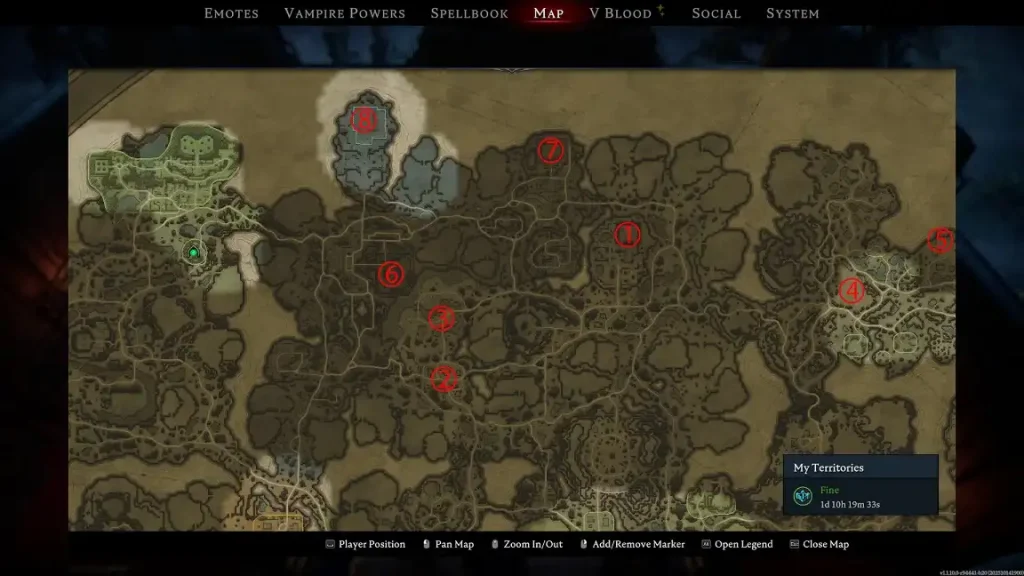Select map marker number 7
Viewport: 1024px width, 576px height.
coord(551,151)
